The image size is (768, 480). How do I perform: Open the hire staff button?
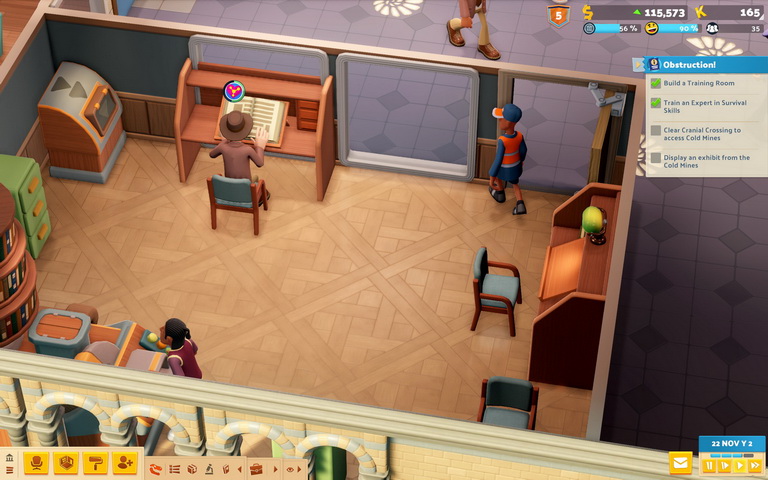pos(125,463)
